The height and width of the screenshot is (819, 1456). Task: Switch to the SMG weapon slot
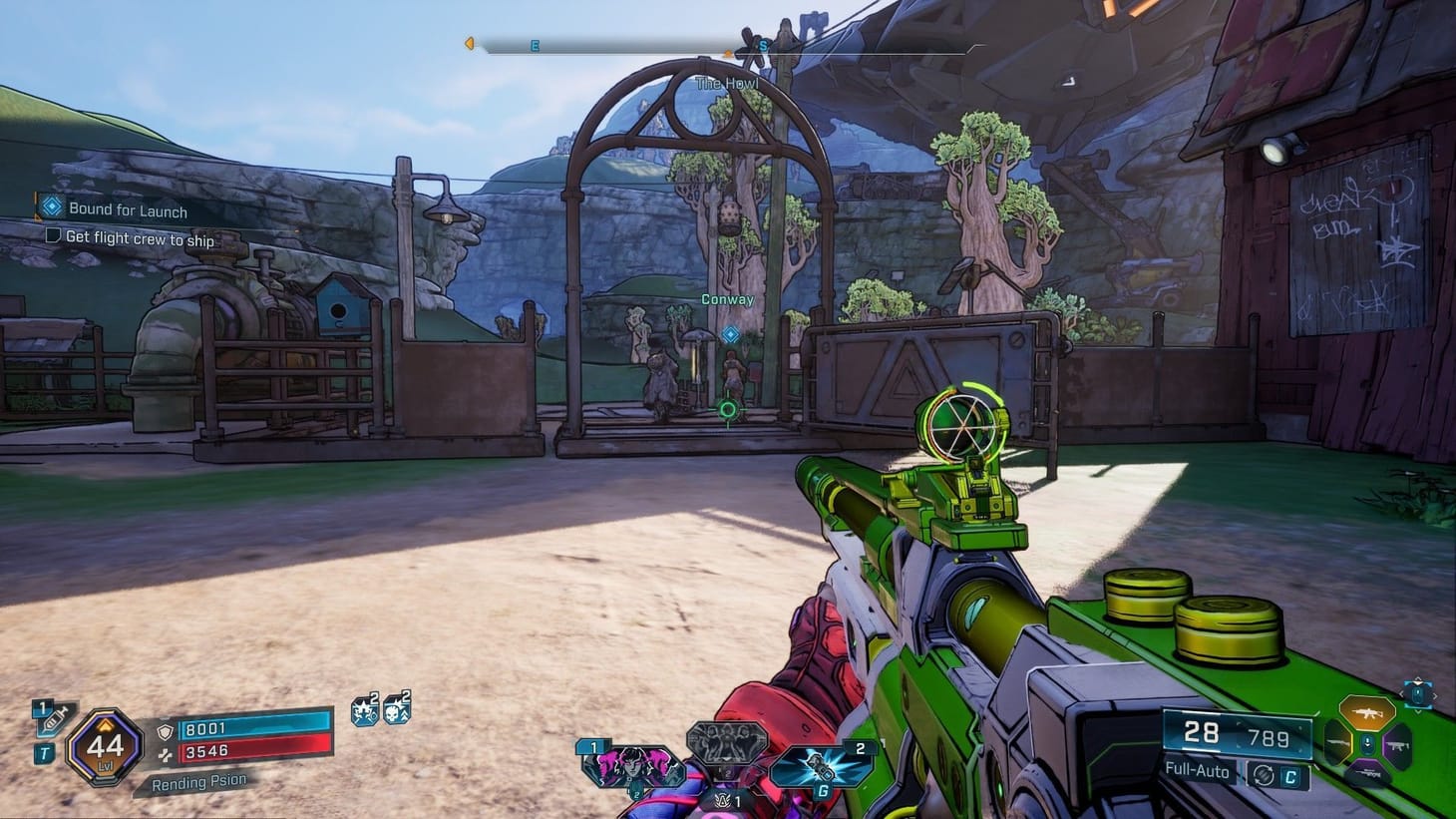point(1398,745)
